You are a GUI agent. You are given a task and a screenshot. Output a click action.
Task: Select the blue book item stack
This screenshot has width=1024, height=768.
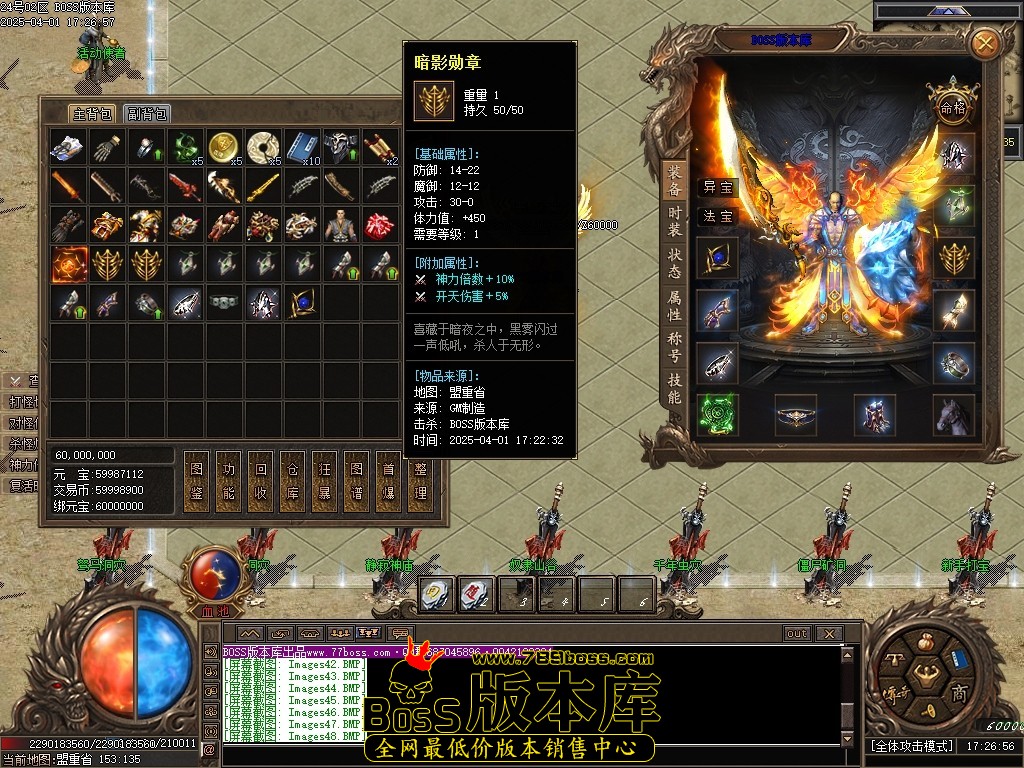tap(301, 148)
